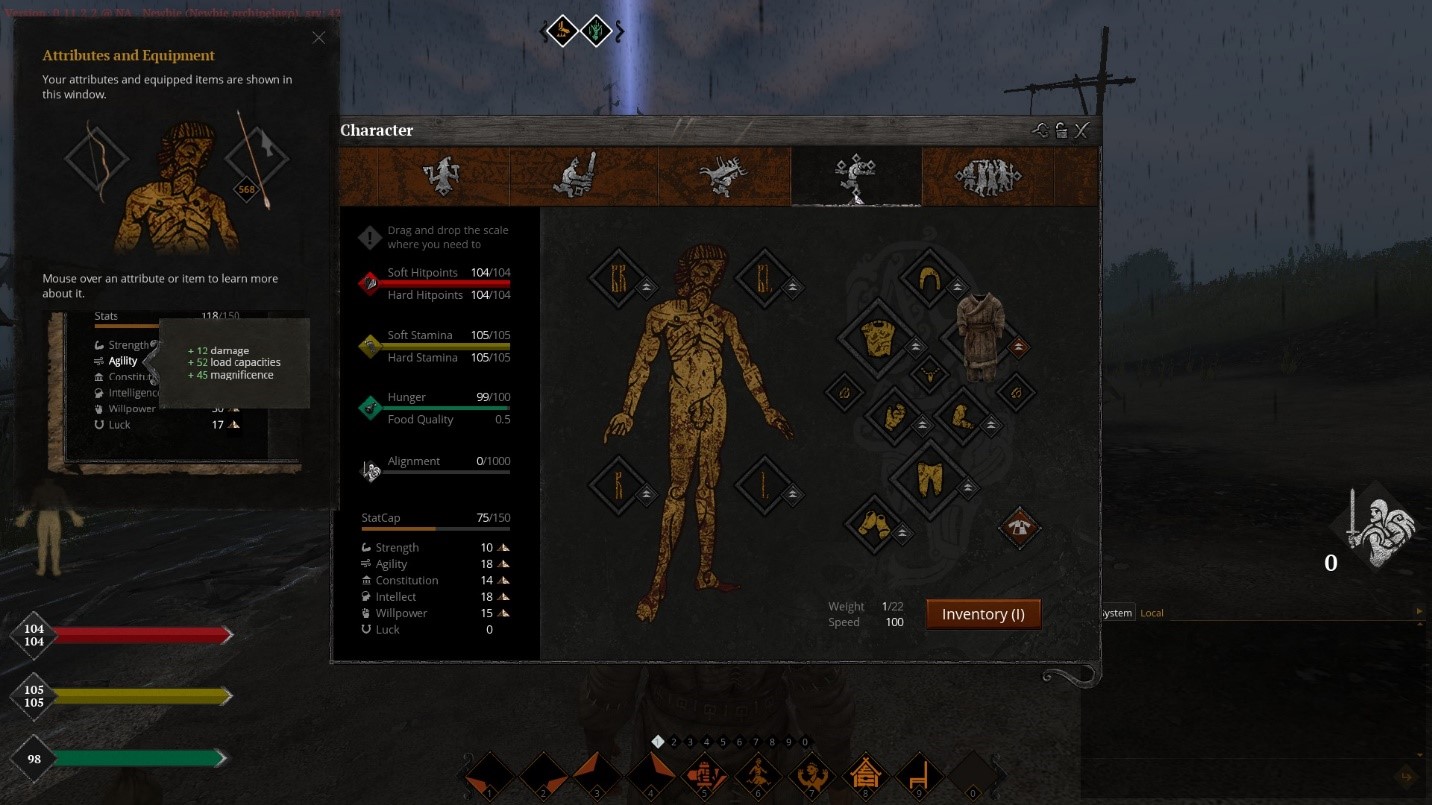Click the Strength stat arrow toggle
The image size is (1432, 805).
pyautogui.click(x=504, y=548)
